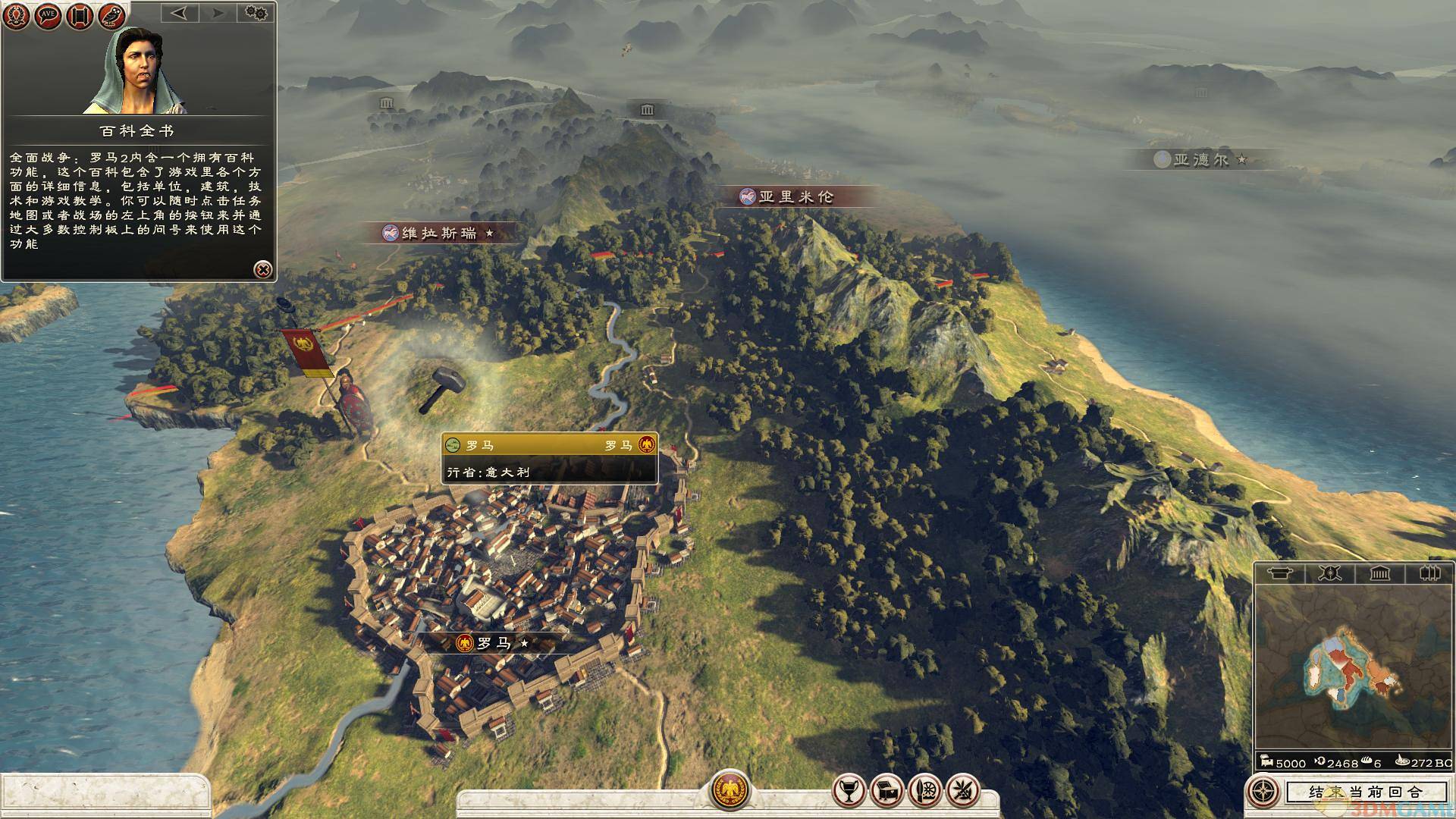Show the next advisor message
This screenshot has width=1456, height=819.
pyautogui.click(x=217, y=13)
